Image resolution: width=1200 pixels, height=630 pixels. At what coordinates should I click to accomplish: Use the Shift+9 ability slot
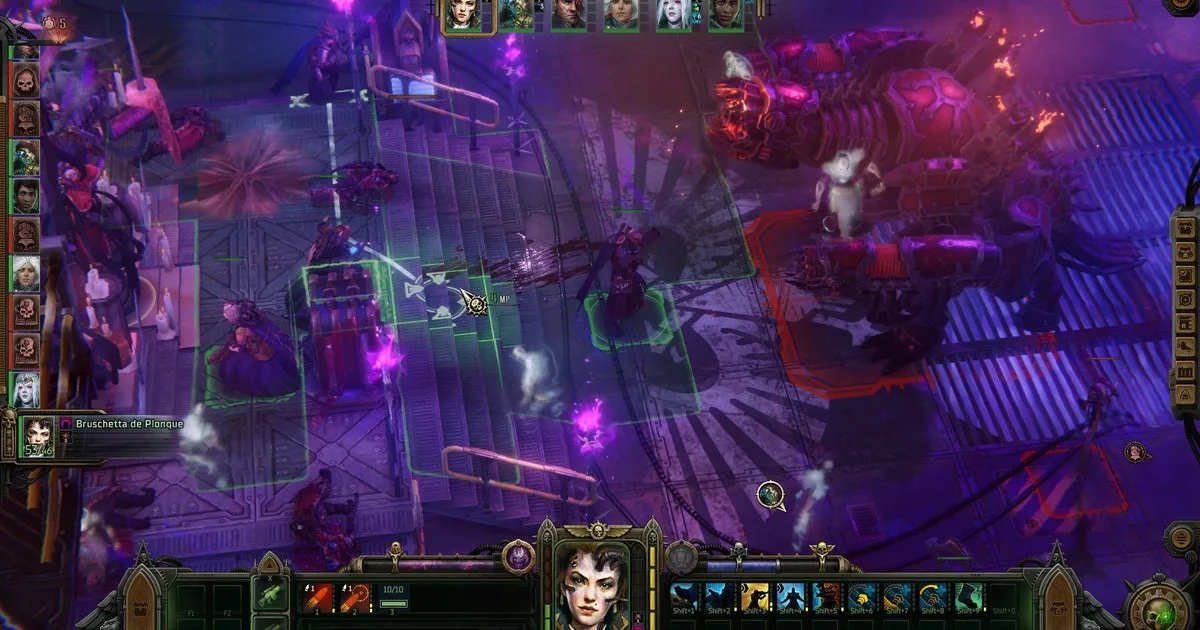[x=966, y=598]
